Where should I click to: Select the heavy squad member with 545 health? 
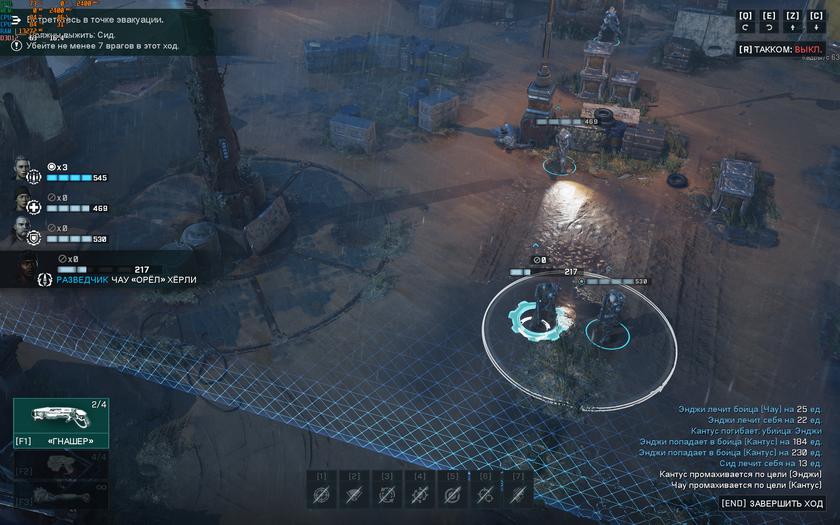tap(25, 171)
